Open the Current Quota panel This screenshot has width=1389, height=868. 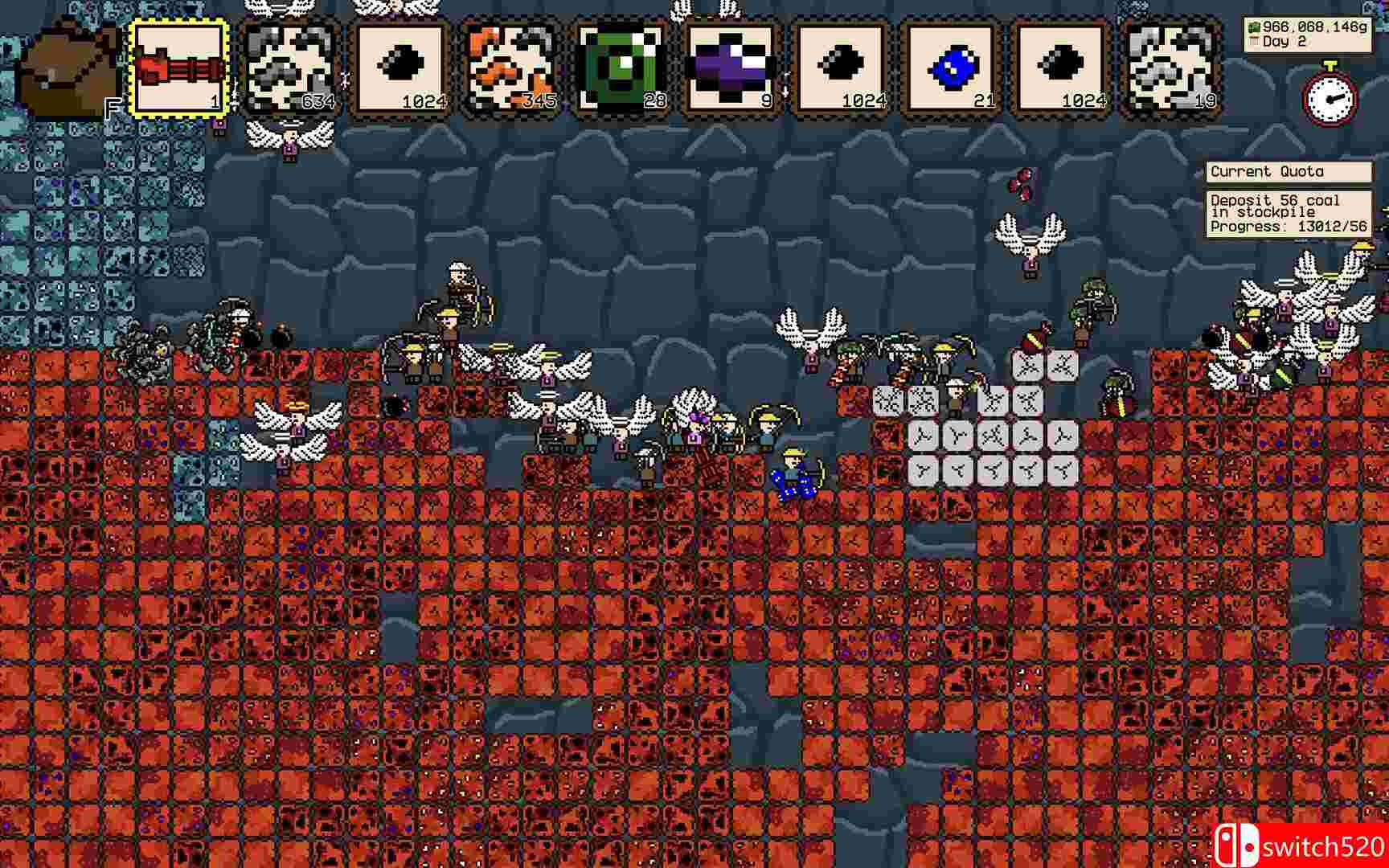point(1268,171)
